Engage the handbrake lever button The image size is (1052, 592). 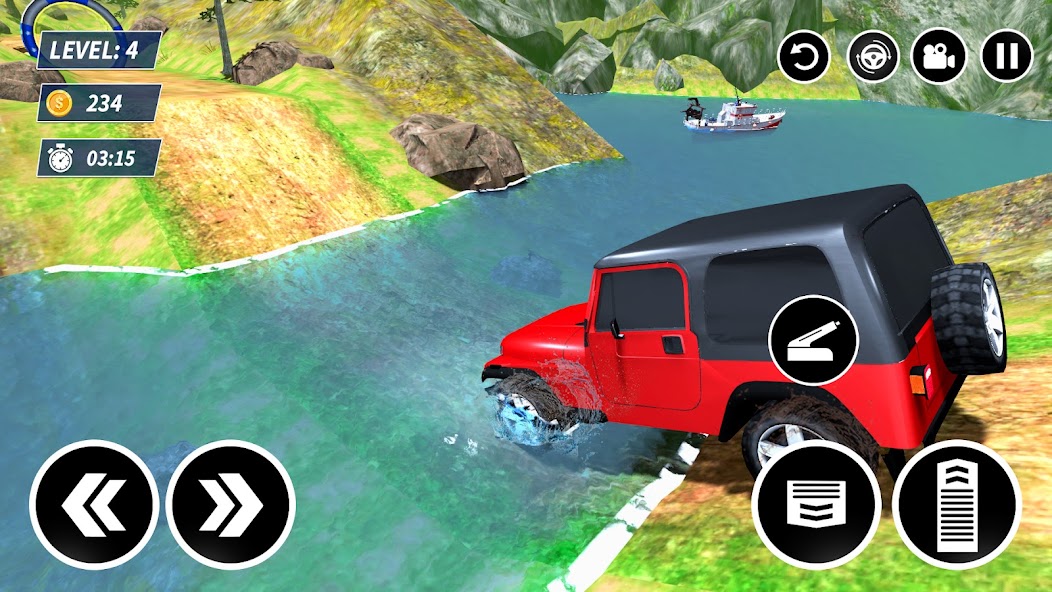pyautogui.click(x=812, y=340)
